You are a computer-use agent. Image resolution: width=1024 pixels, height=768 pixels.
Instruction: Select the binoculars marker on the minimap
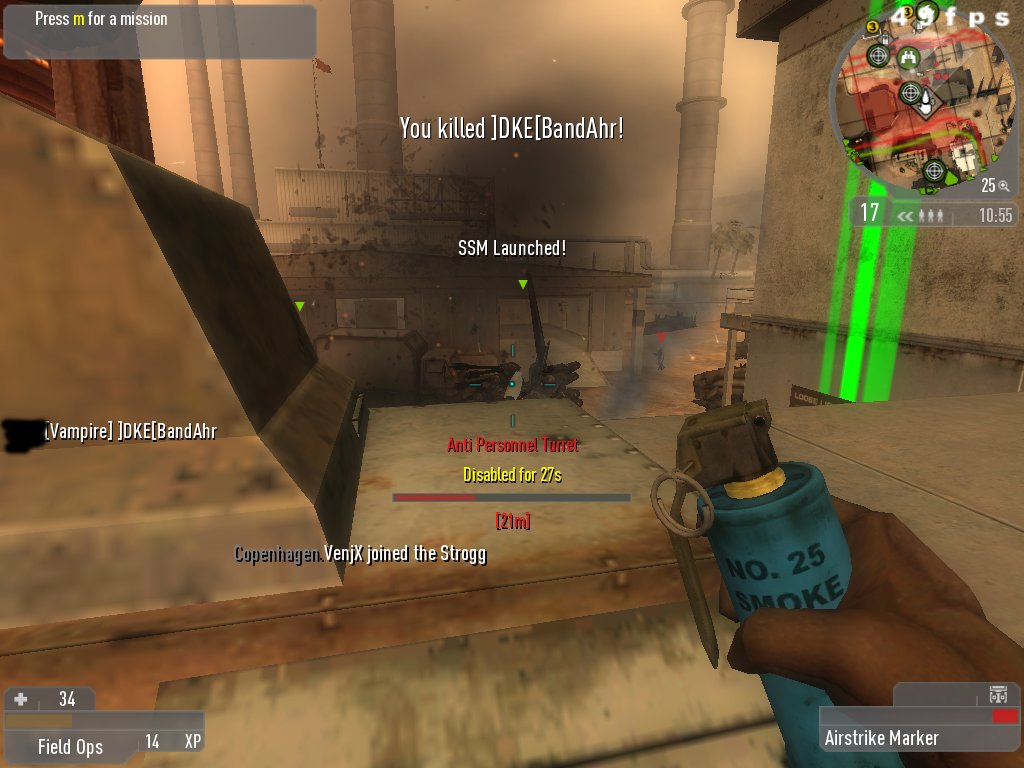click(x=908, y=57)
